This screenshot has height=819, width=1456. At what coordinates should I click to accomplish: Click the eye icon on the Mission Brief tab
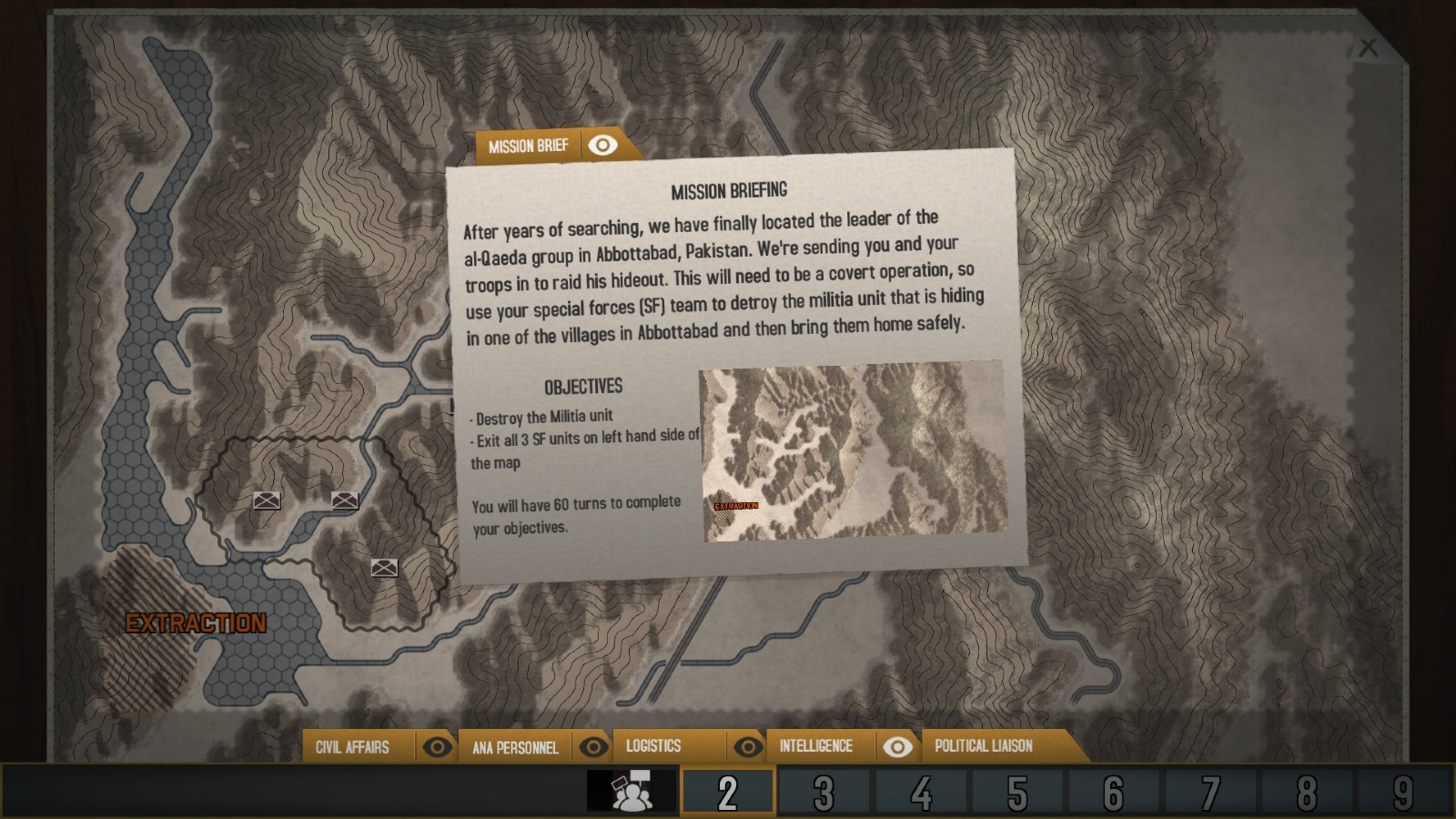click(x=602, y=145)
